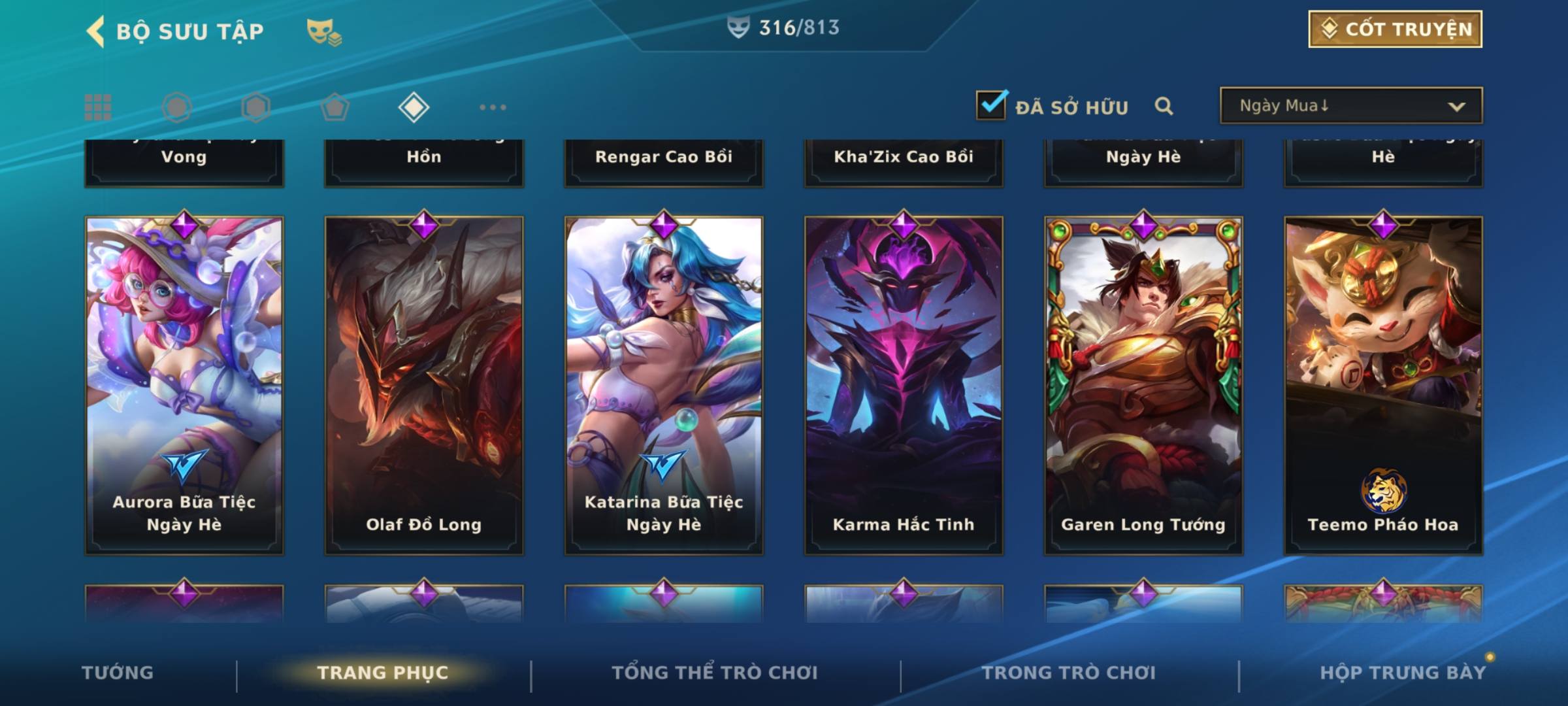Expand the Ngày Mua sort dropdown
The image size is (1568, 706).
[x=1350, y=106]
